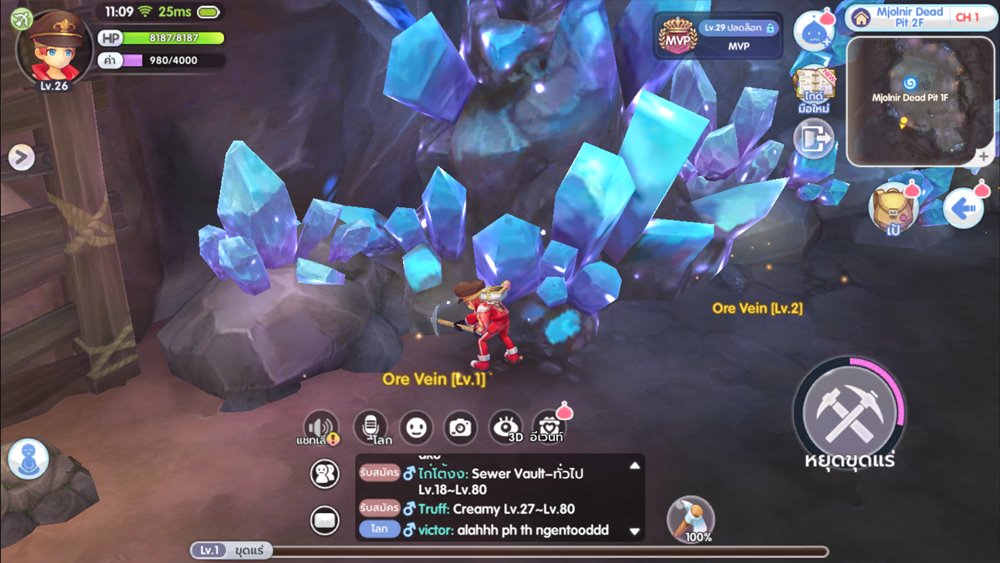The width and height of the screenshot is (1000, 563).
Task: Select the CH 1 channel button
Action: 967,17
